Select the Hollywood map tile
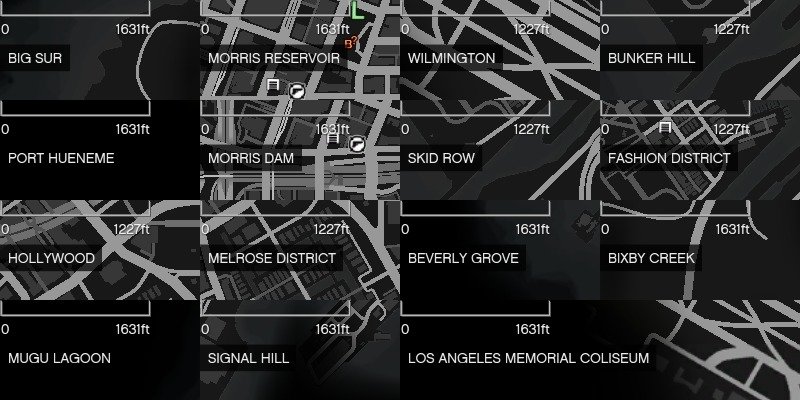The width and height of the screenshot is (800, 400). 100,250
